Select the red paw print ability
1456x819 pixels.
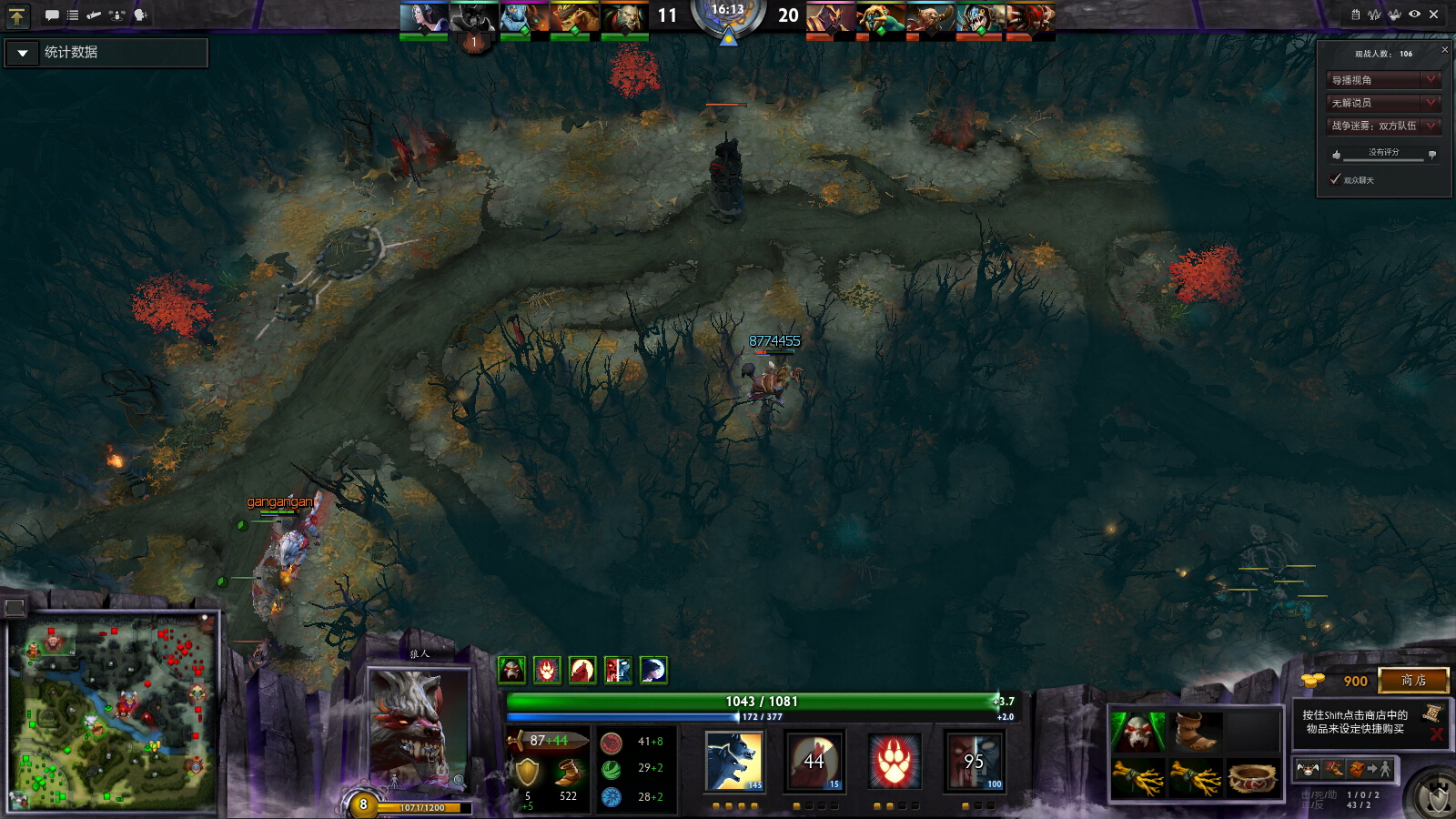pos(894,762)
